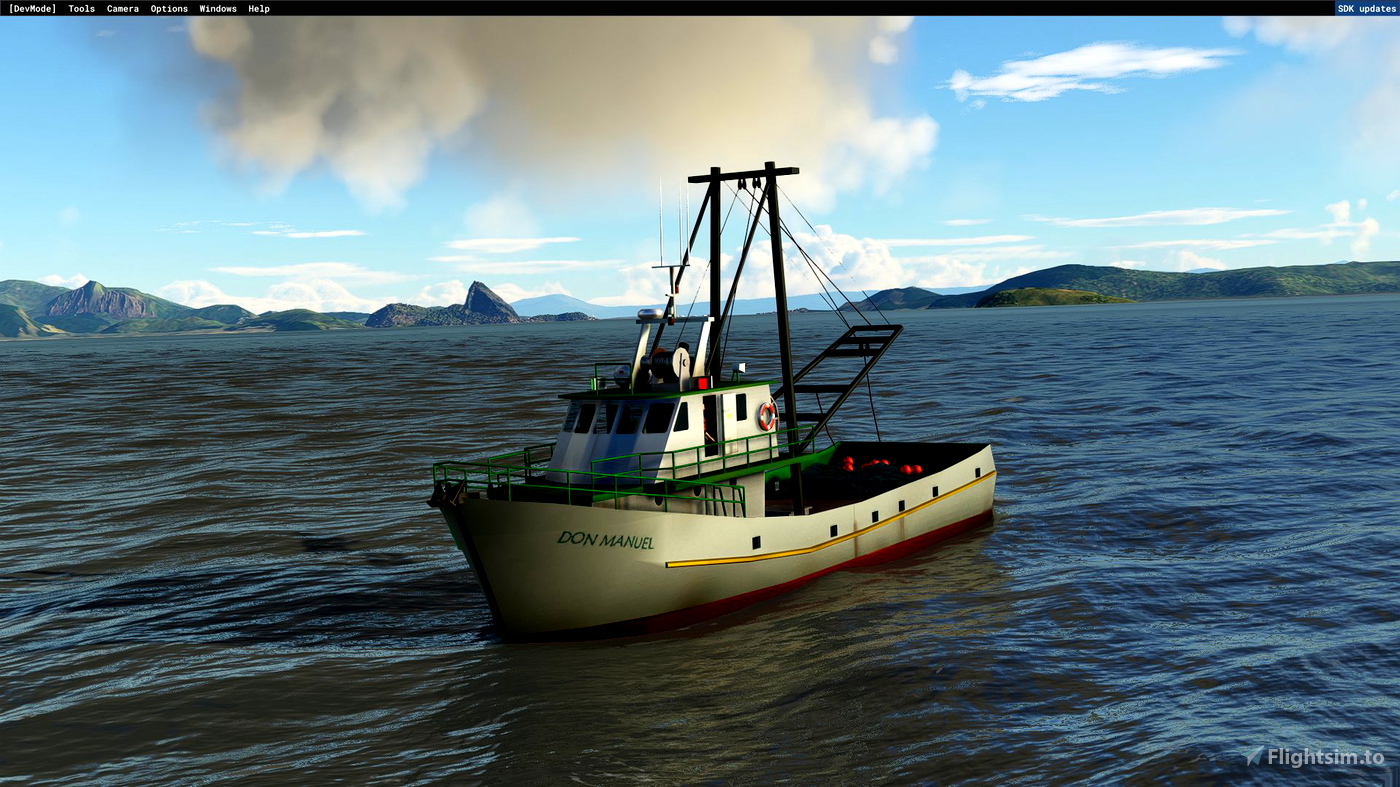This screenshot has width=1400, height=787.
Task: Open Tools from the developer toolbar
Action: click(80, 8)
